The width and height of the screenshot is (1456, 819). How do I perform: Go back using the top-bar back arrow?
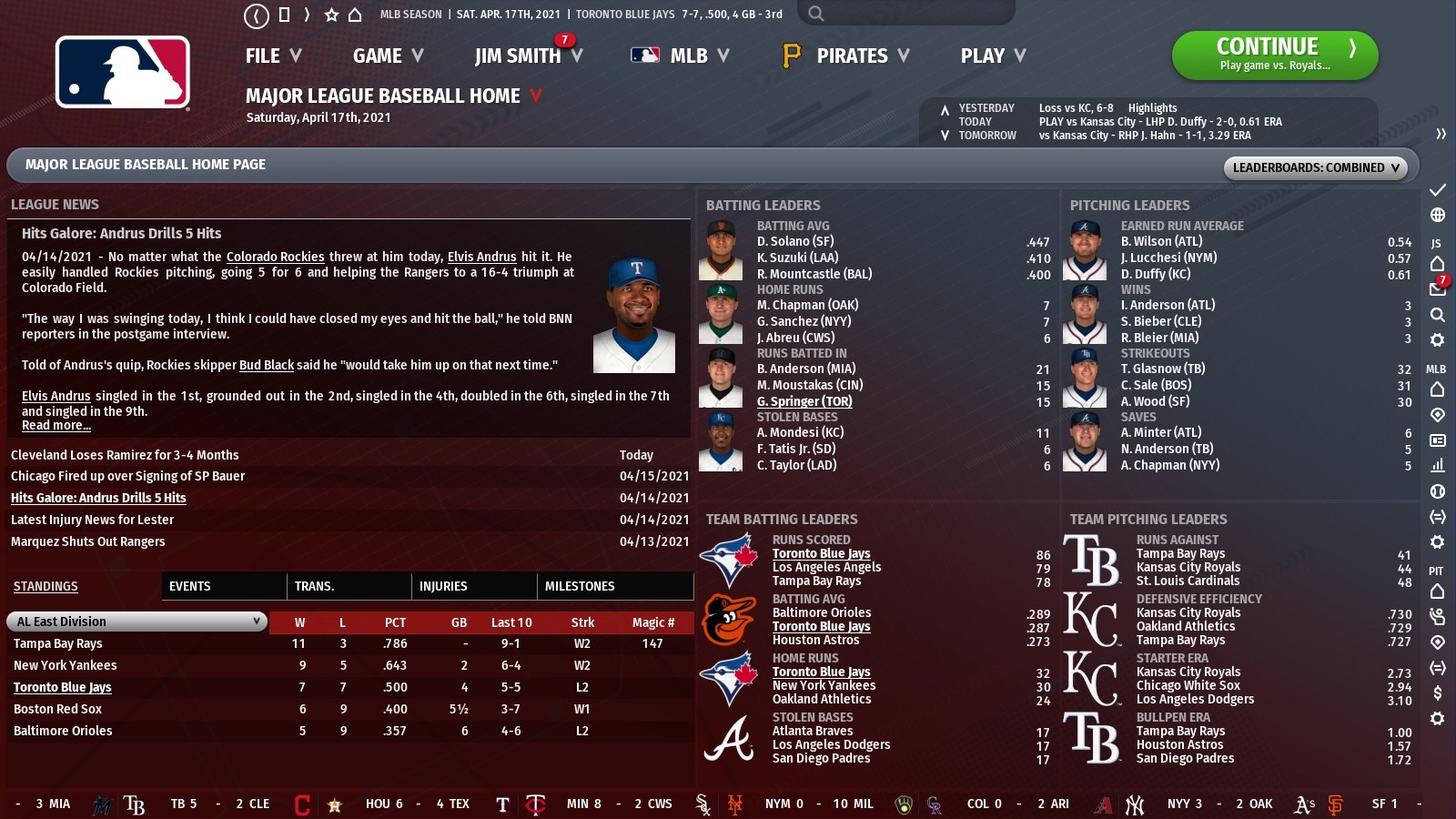[x=257, y=15]
